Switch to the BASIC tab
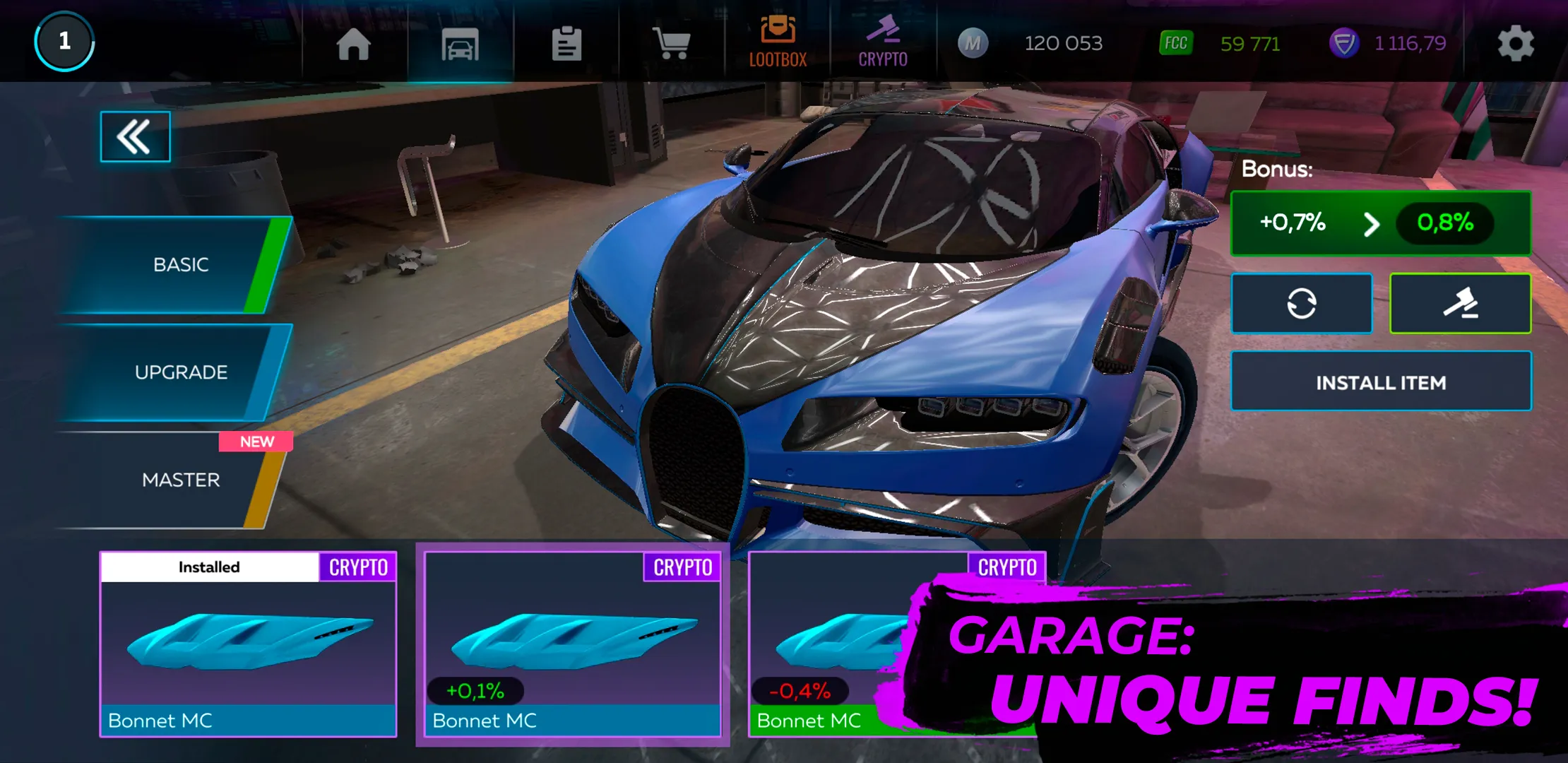 pos(181,264)
